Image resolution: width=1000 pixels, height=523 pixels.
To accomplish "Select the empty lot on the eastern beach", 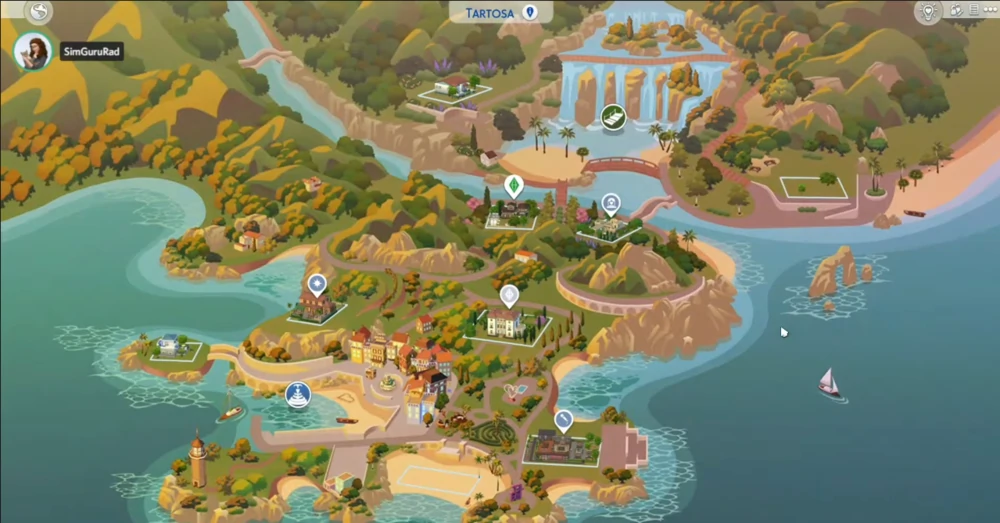I will tap(812, 187).
